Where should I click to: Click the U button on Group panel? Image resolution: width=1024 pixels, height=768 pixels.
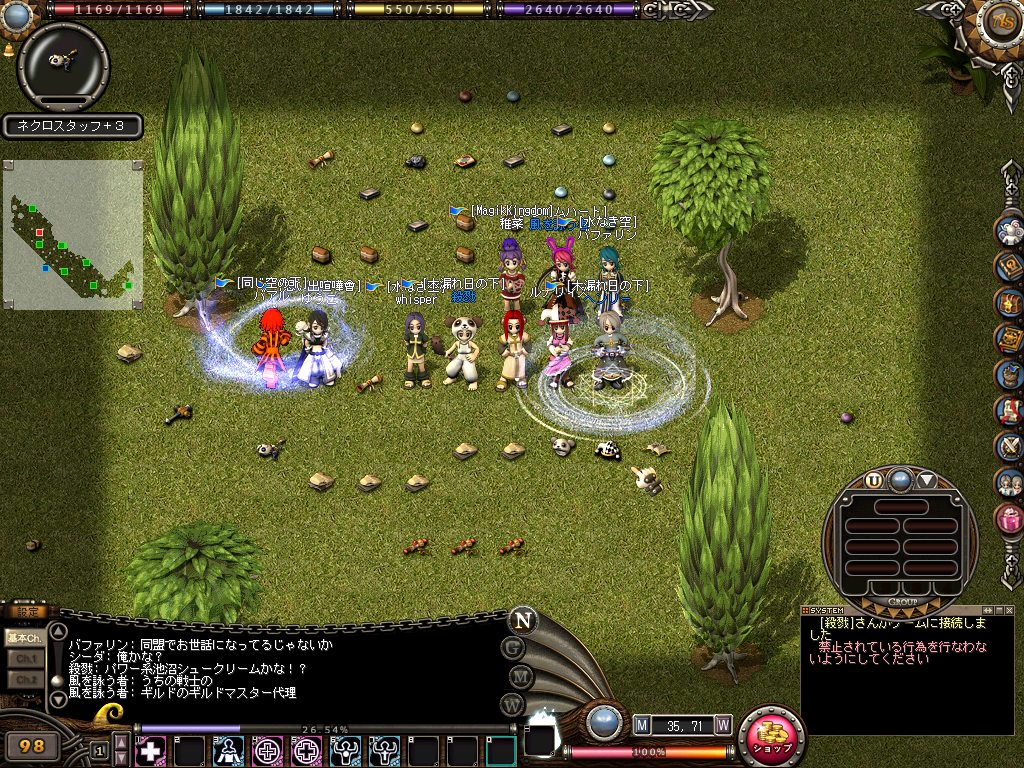(x=874, y=479)
